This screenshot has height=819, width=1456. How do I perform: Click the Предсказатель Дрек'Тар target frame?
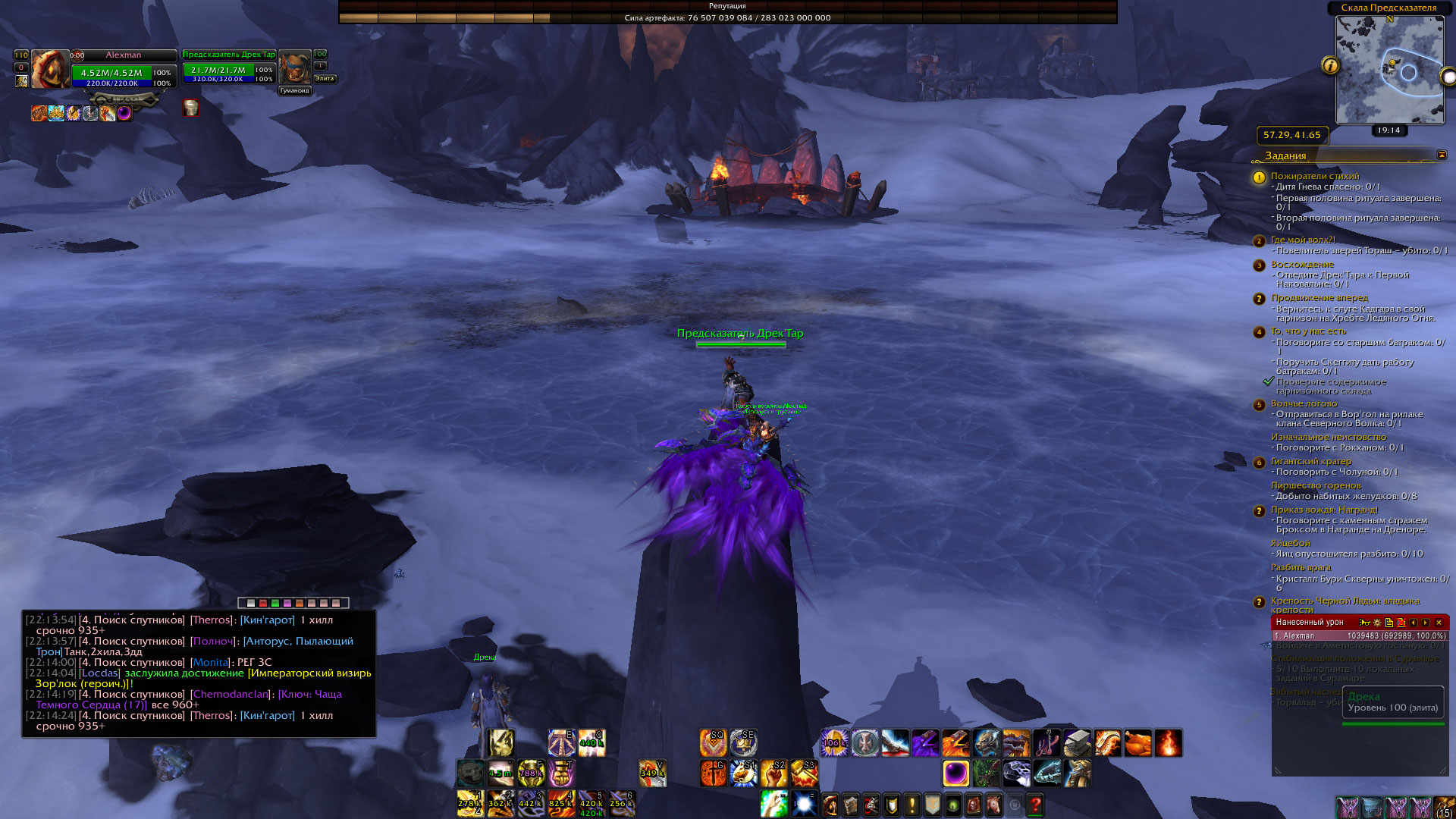229,70
